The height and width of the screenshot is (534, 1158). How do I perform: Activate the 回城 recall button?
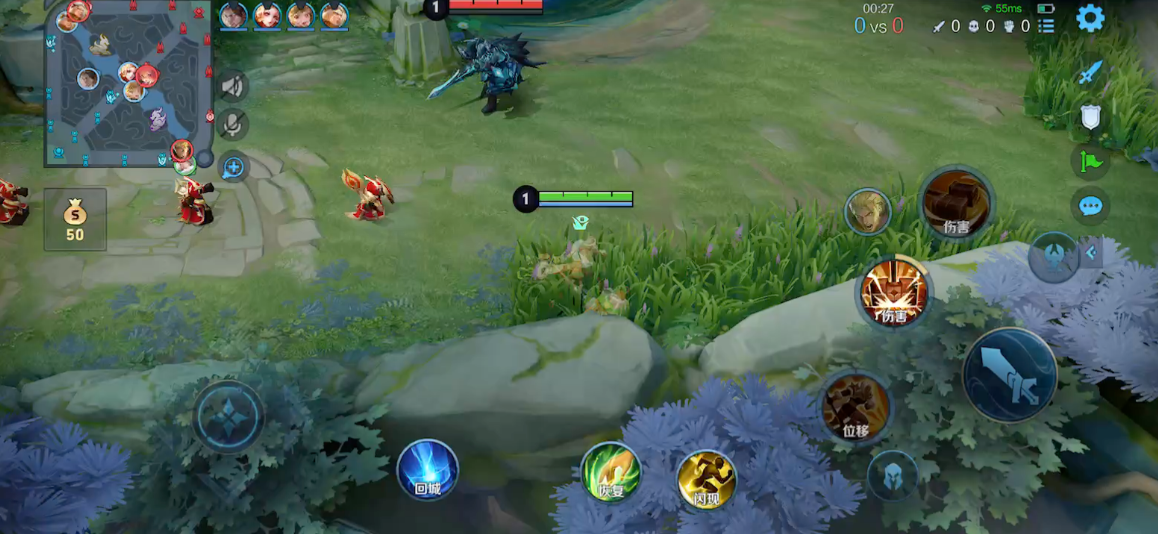[x=428, y=469]
